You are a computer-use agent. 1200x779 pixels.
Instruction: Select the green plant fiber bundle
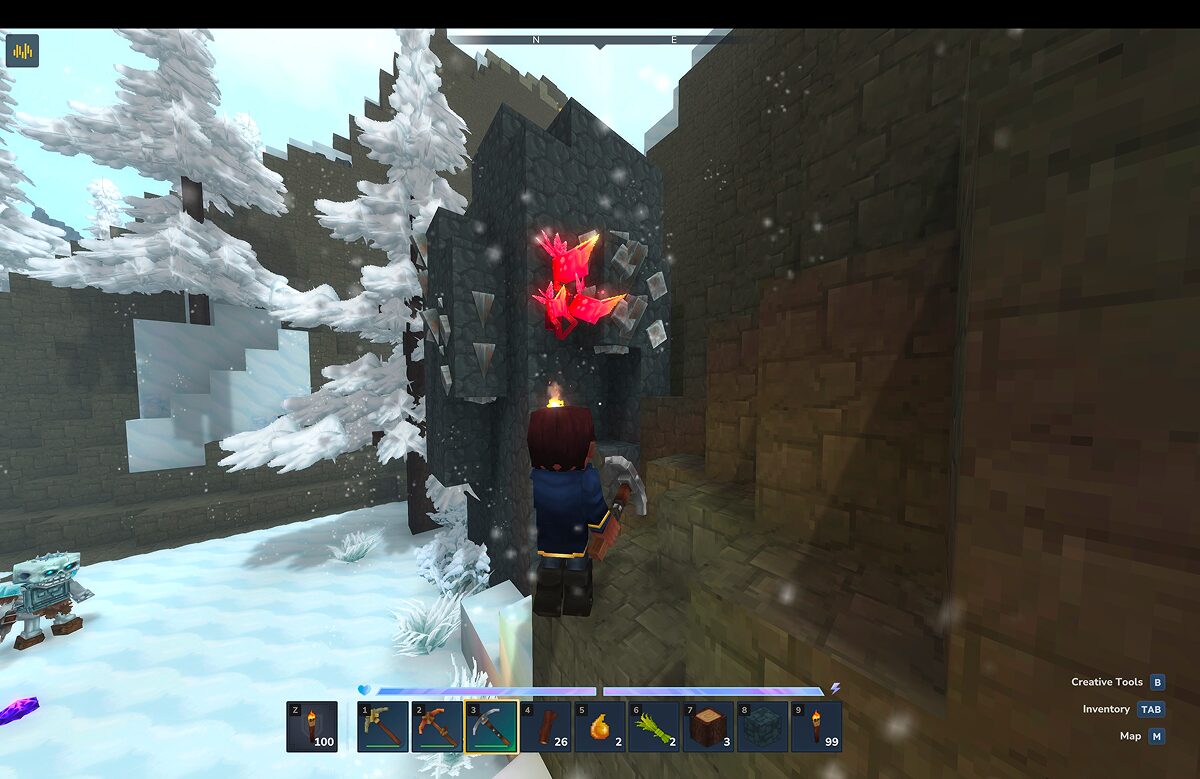point(654,726)
